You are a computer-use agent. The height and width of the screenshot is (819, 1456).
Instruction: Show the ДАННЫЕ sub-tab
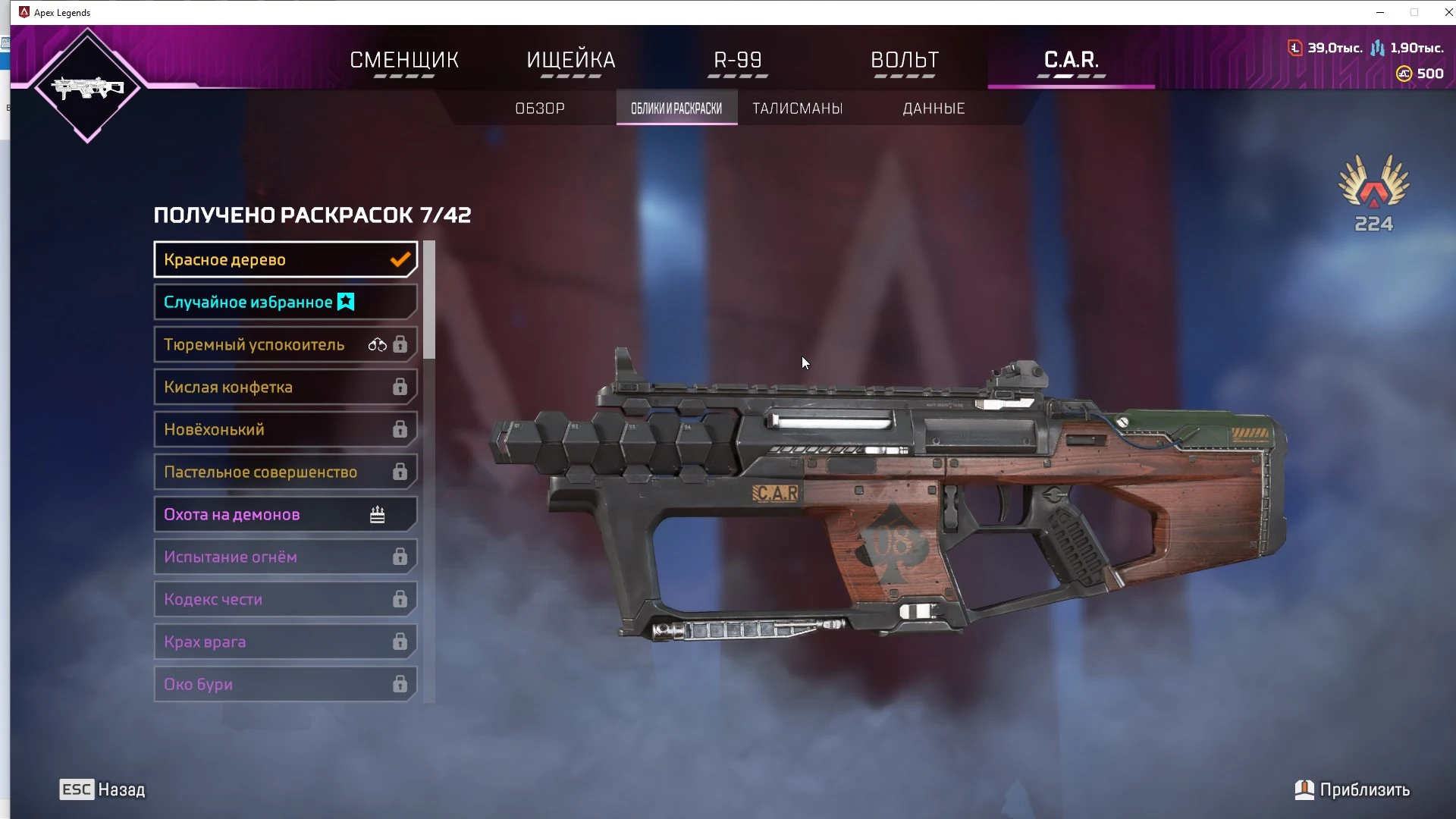(x=934, y=108)
